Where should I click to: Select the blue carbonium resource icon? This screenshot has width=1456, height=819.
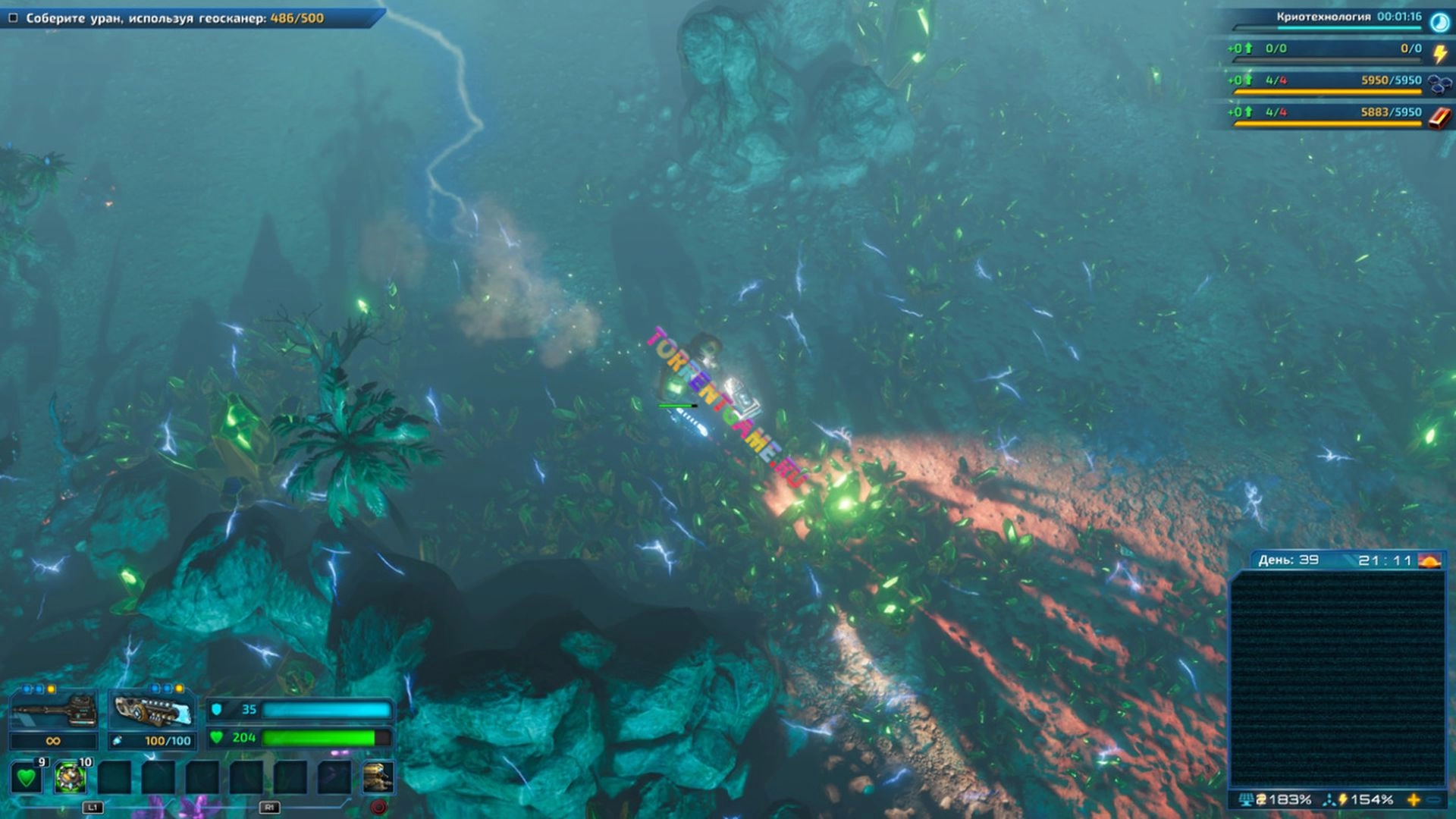click(x=1439, y=85)
